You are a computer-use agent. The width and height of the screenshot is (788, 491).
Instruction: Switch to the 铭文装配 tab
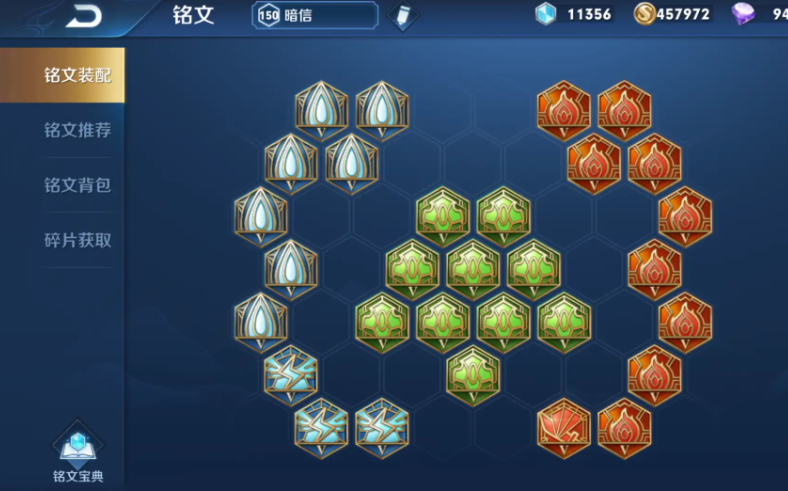[76, 75]
